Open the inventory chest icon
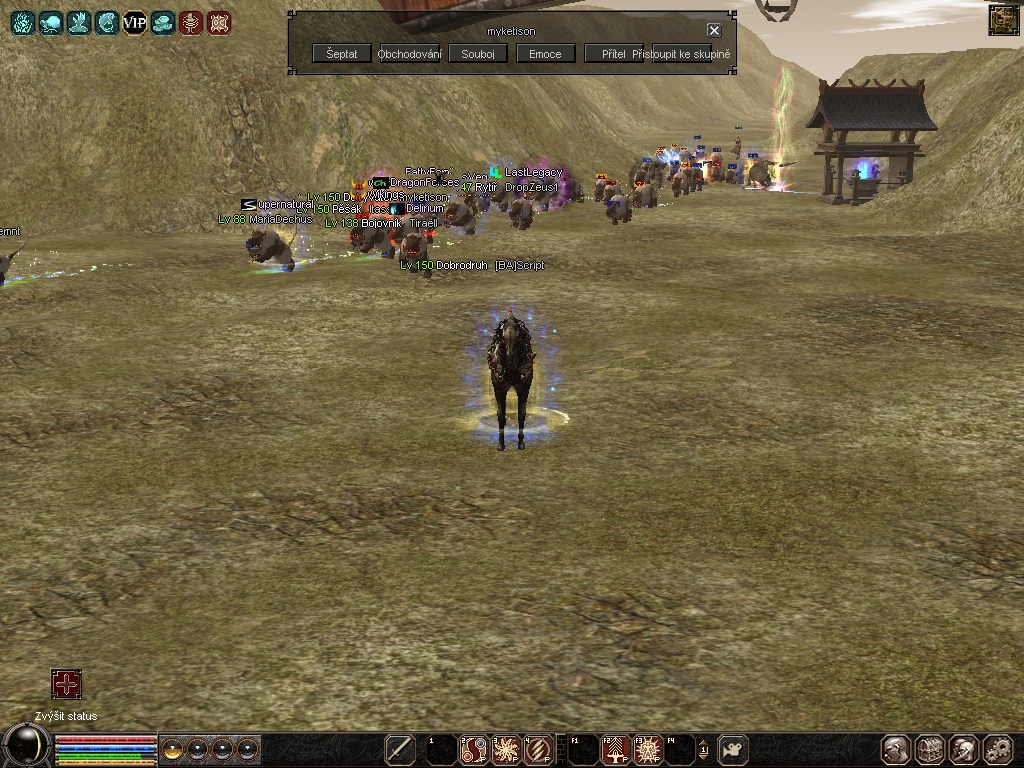1024x768 pixels. (930, 749)
